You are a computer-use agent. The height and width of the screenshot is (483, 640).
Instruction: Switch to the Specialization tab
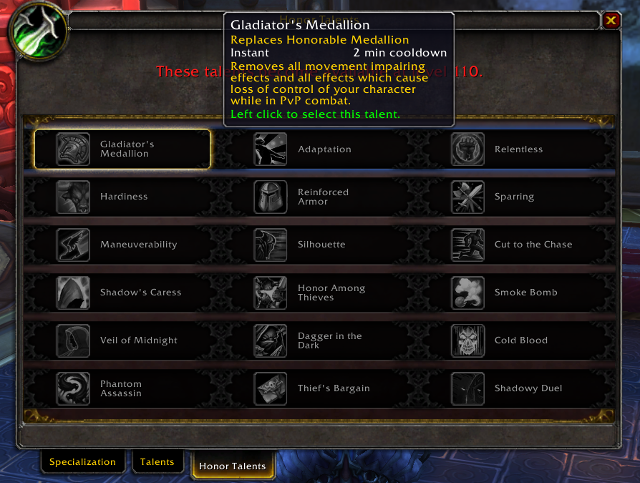[84, 463]
